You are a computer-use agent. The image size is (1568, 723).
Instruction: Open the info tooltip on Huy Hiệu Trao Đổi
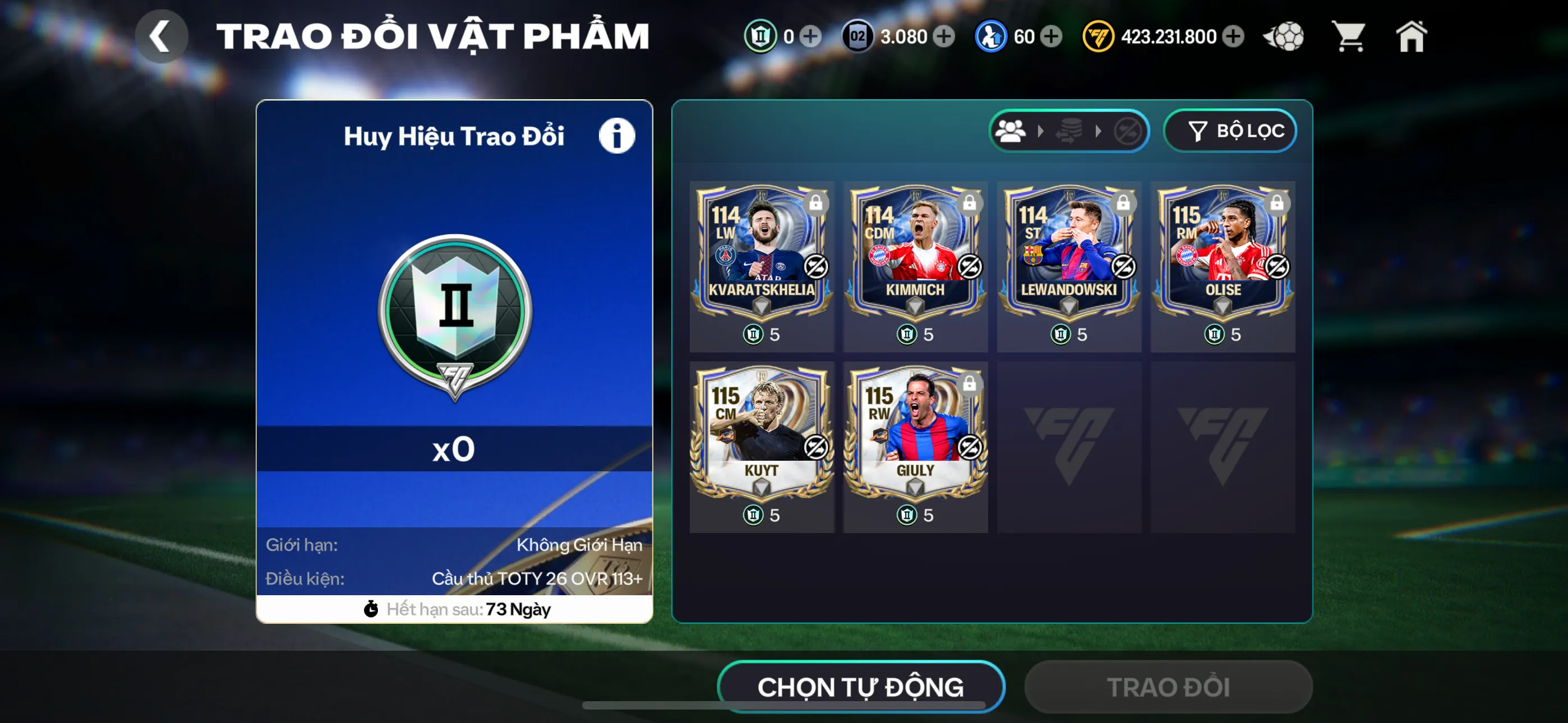coord(616,135)
